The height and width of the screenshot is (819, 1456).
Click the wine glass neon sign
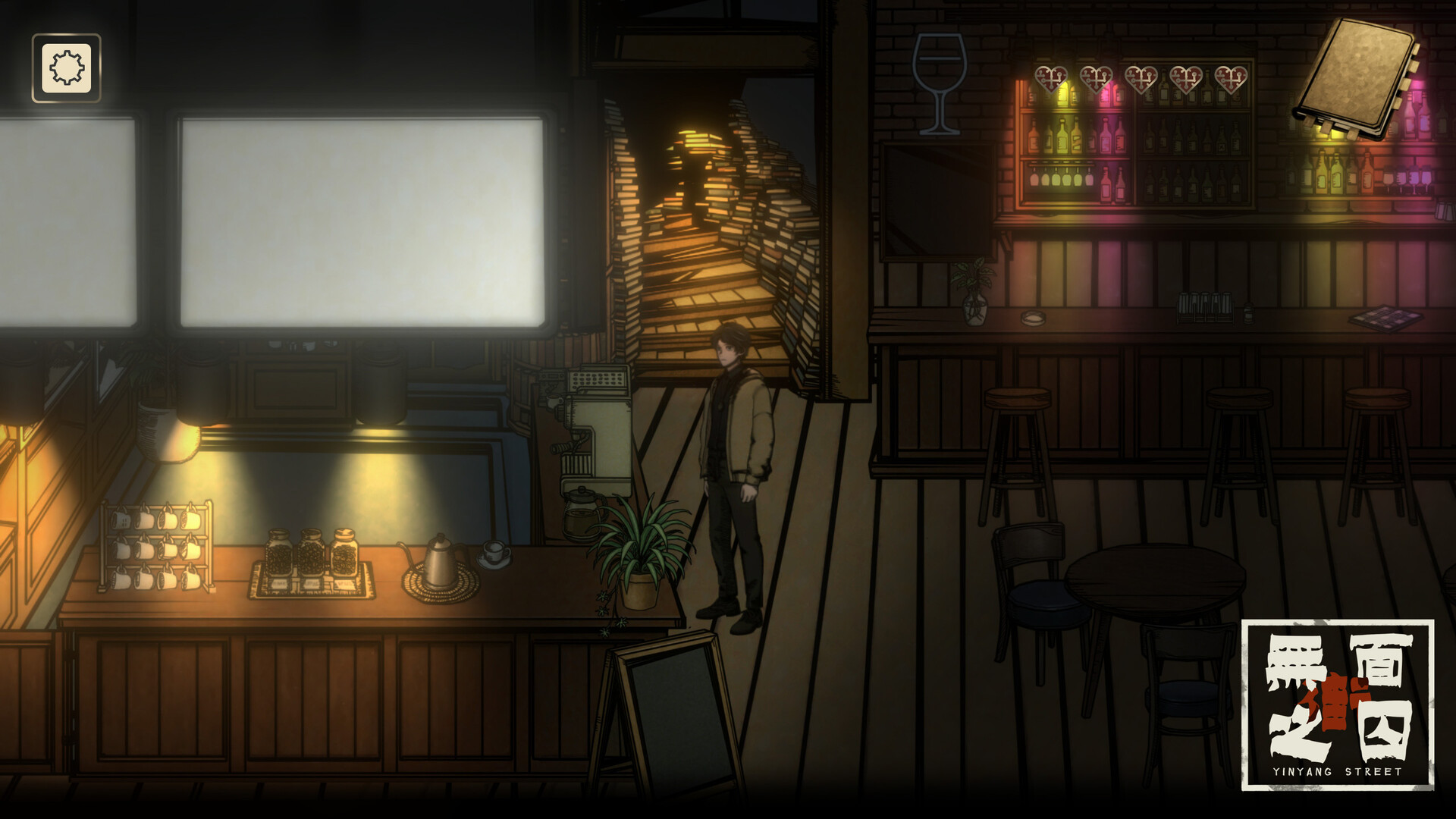pyautogui.click(x=938, y=83)
